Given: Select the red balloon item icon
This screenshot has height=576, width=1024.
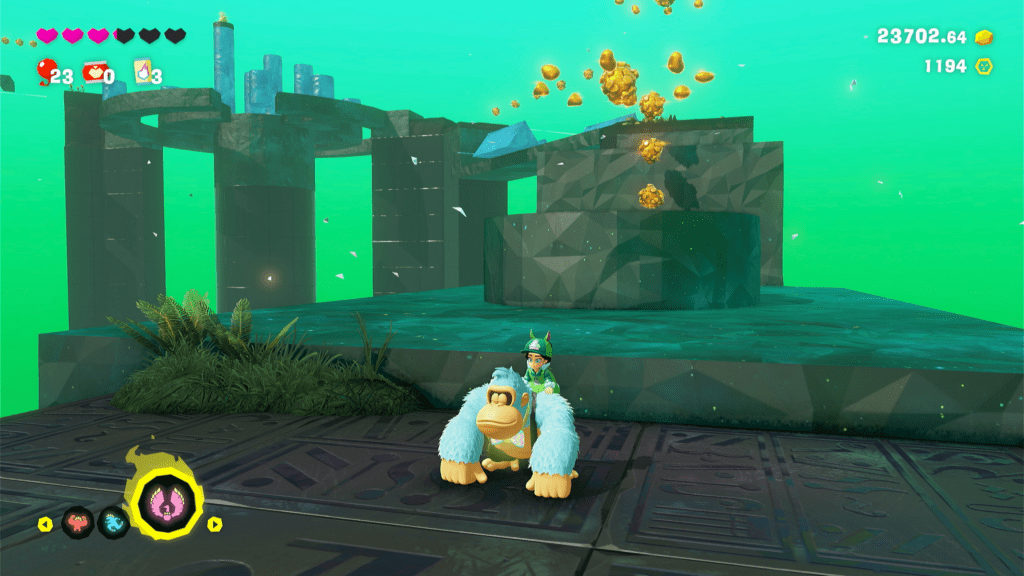Looking at the screenshot, I should click(x=43, y=70).
